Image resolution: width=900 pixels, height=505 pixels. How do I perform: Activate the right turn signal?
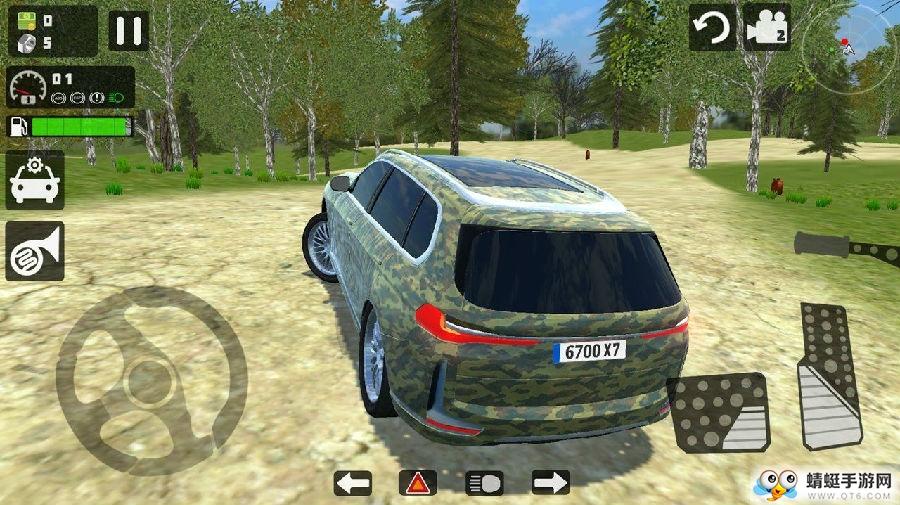[551, 483]
